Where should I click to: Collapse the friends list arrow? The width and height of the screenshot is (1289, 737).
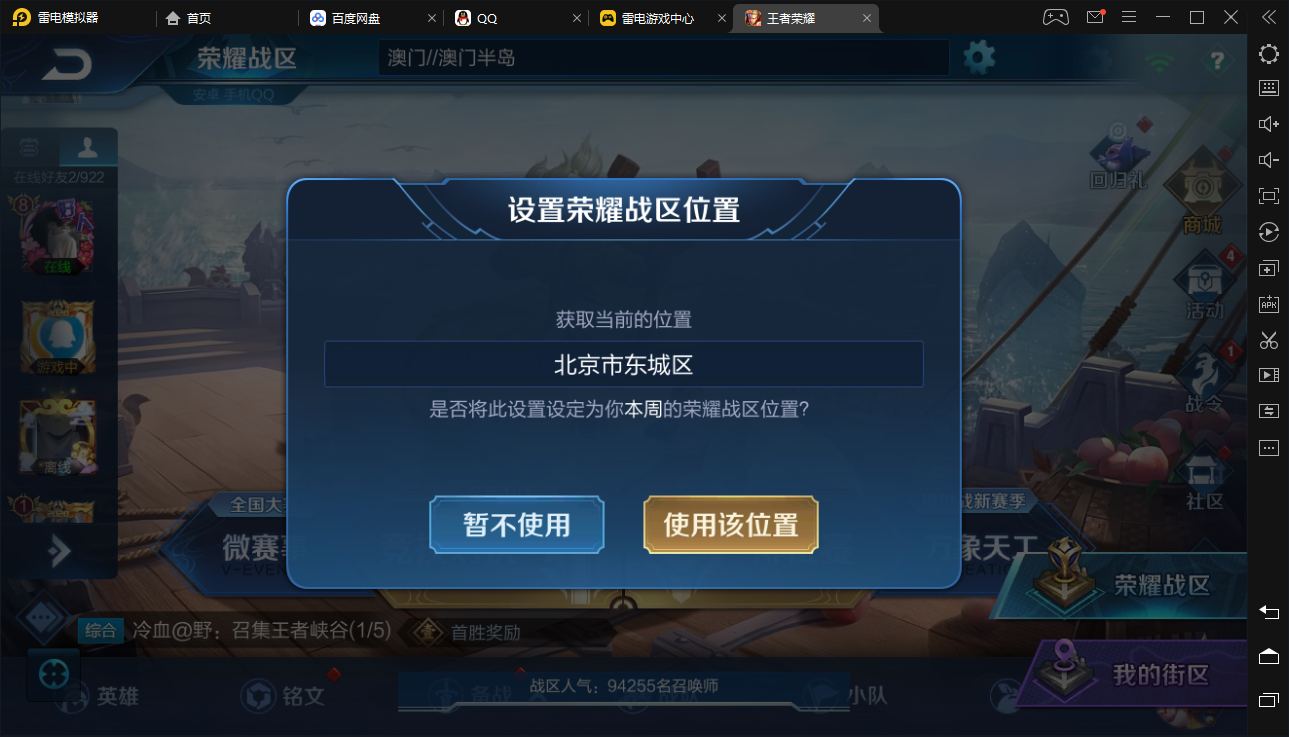pyautogui.click(x=57, y=550)
